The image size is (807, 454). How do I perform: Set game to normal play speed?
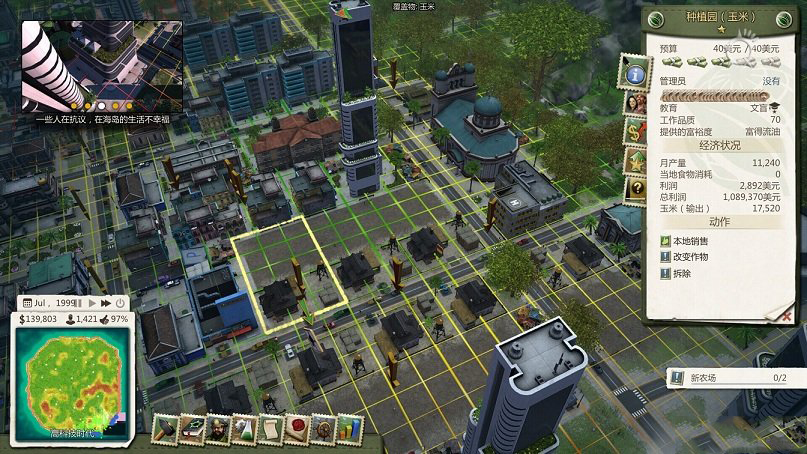pos(92,302)
